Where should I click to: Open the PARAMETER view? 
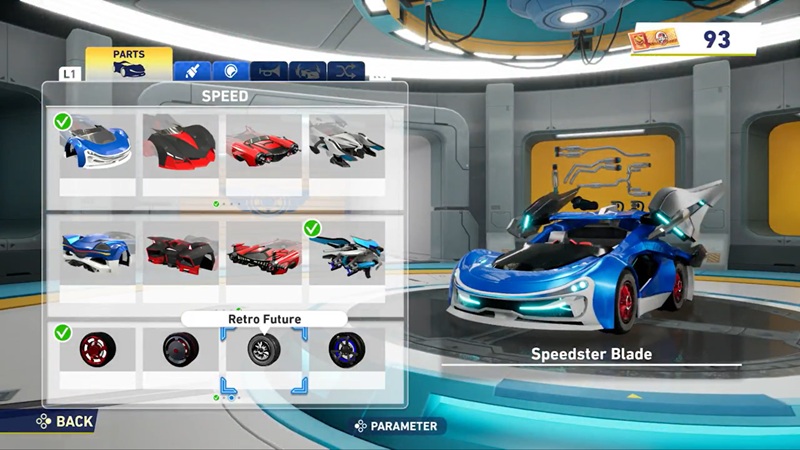click(398, 426)
